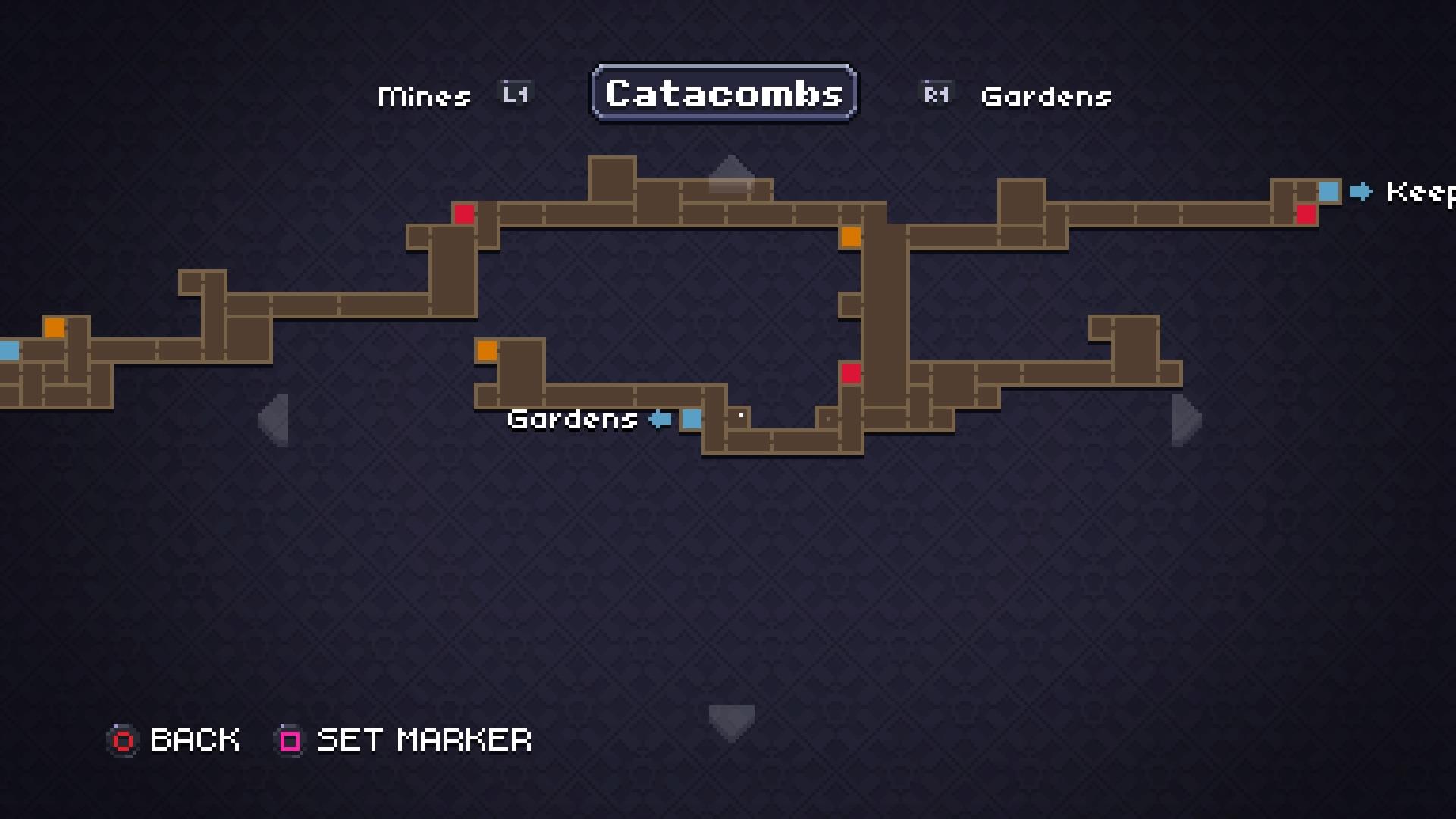Click the red marker below the Keep exit
Image resolution: width=1456 pixels, height=819 pixels.
(x=1306, y=215)
